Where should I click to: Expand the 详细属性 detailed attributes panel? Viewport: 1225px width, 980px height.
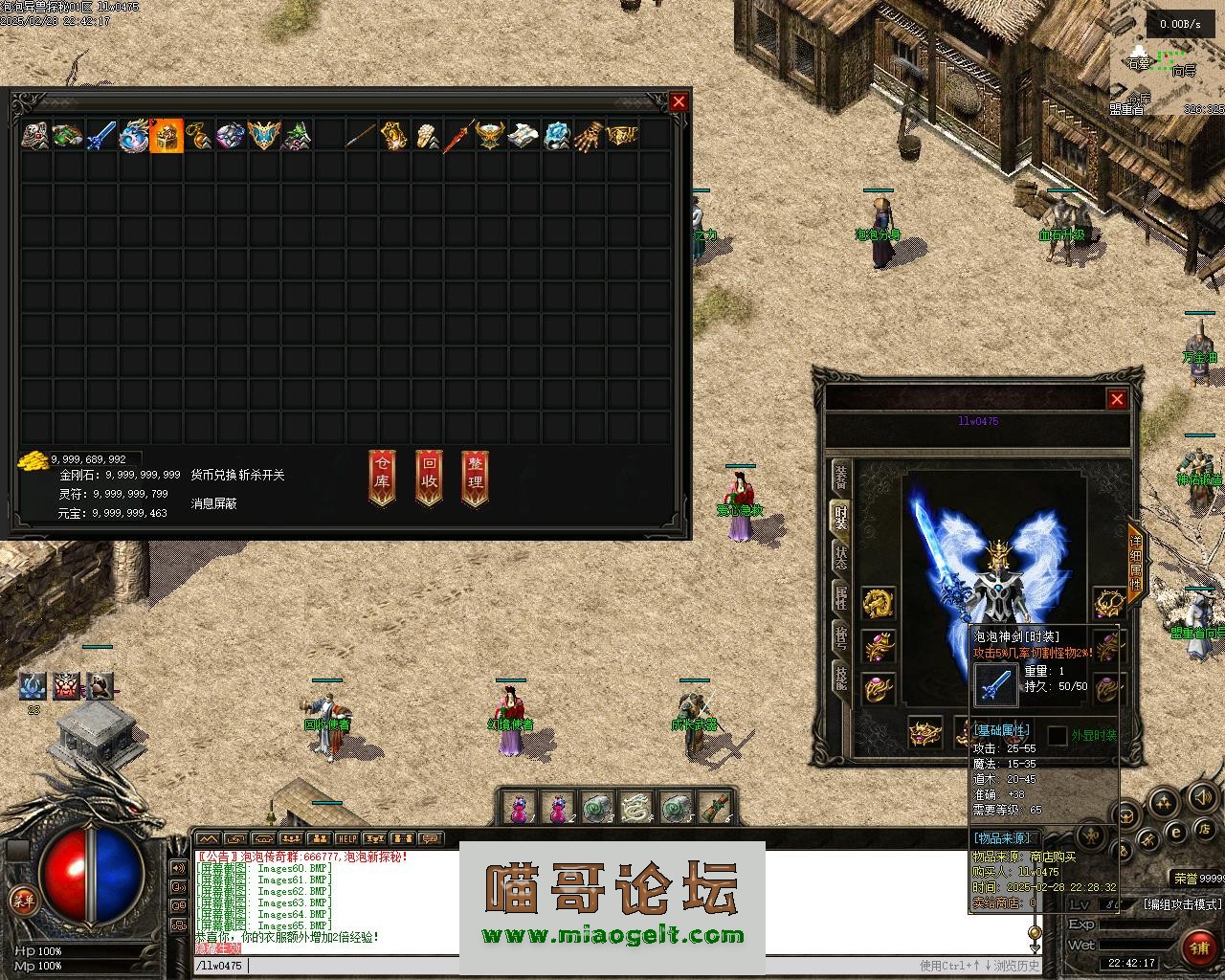pos(1135,565)
